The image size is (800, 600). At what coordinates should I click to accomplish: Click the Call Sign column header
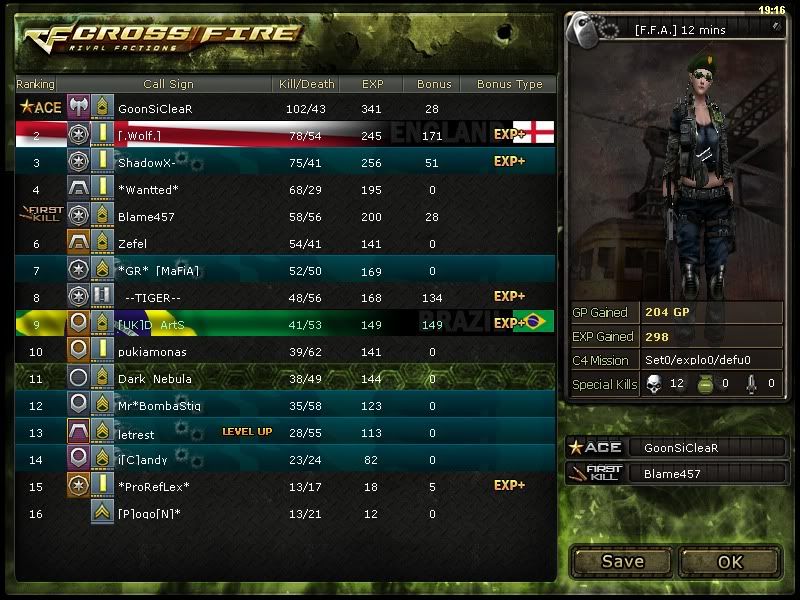(168, 84)
